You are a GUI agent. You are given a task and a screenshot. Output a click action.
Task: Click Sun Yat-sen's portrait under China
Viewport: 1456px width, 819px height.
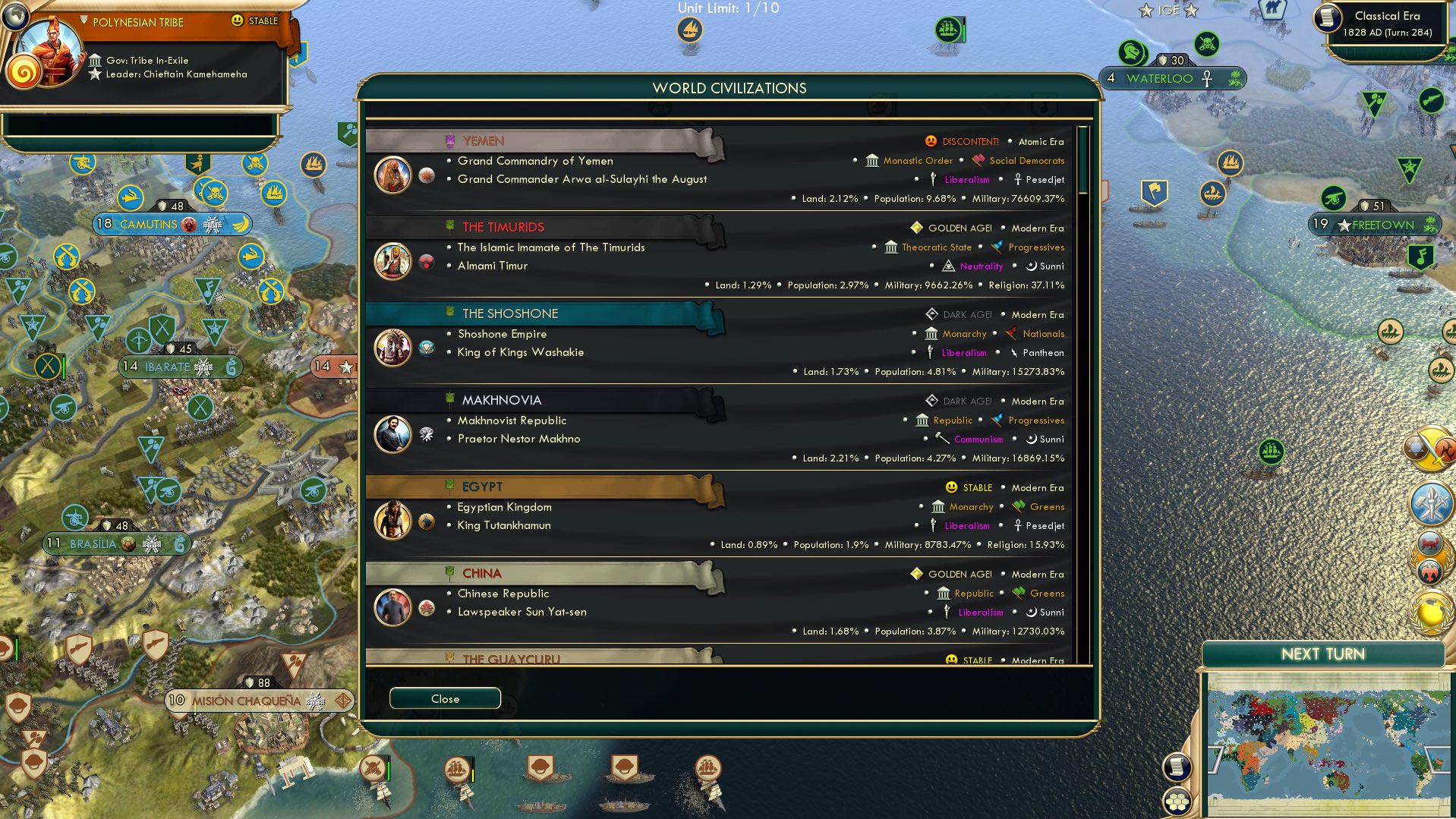tap(392, 607)
